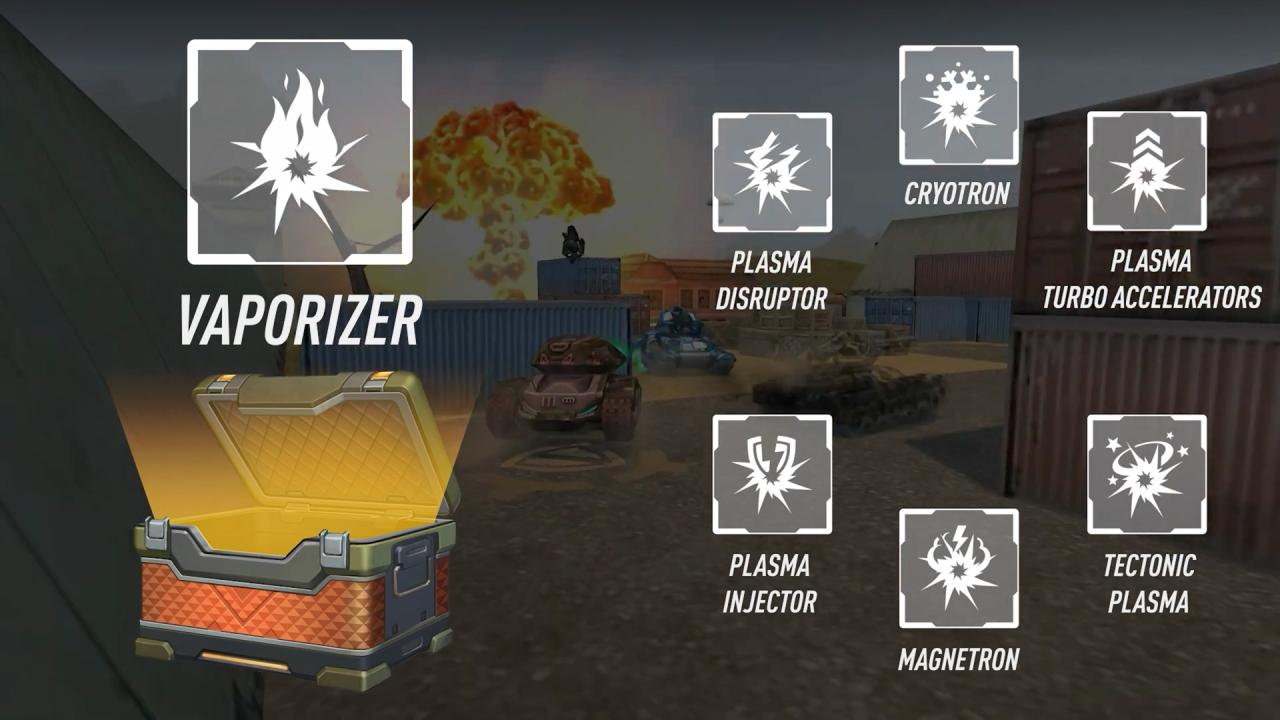
Task: Pick the Cryotron augment icon
Action: (958, 105)
